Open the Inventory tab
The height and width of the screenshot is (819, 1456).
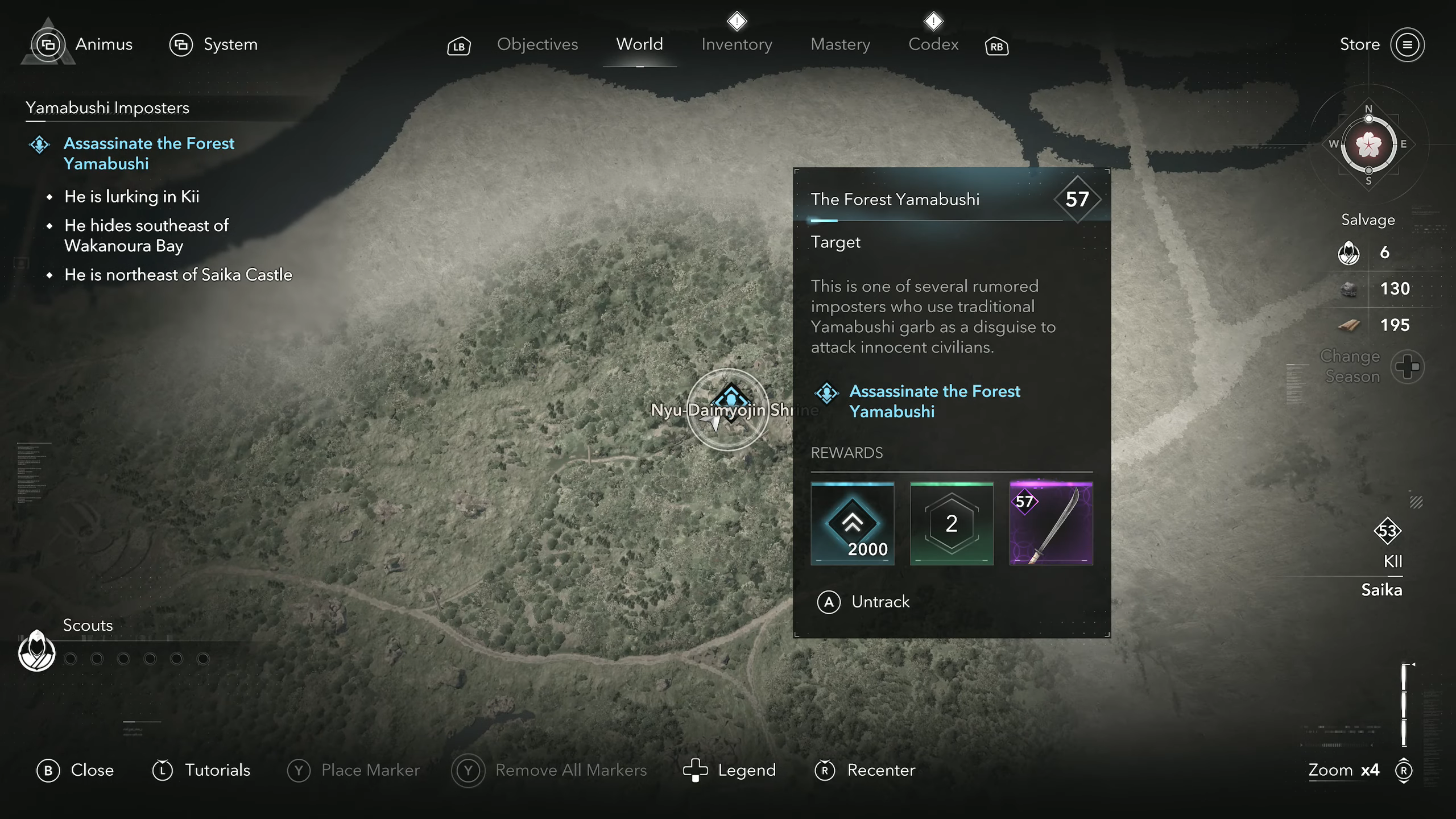coord(737,44)
